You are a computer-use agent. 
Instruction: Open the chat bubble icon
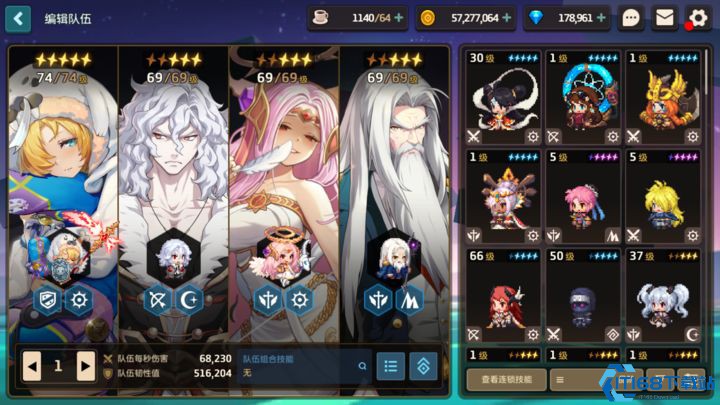click(x=631, y=18)
